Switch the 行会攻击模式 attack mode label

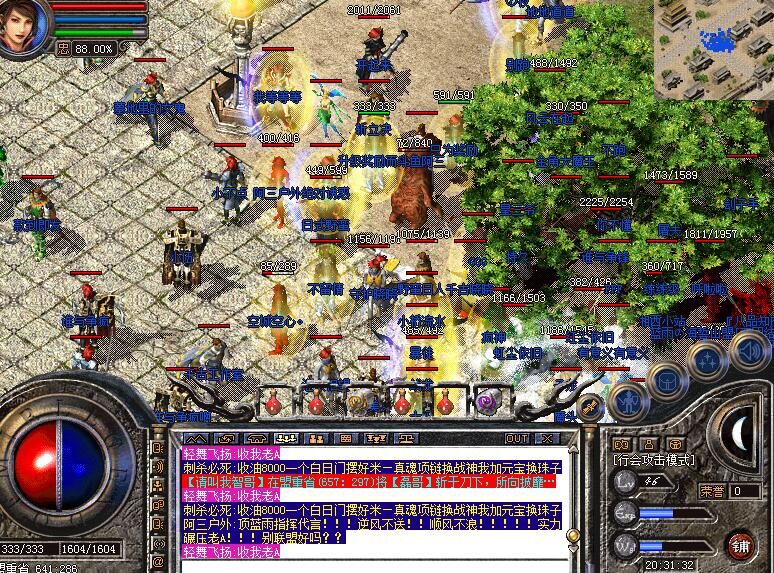[x=654, y=459]
